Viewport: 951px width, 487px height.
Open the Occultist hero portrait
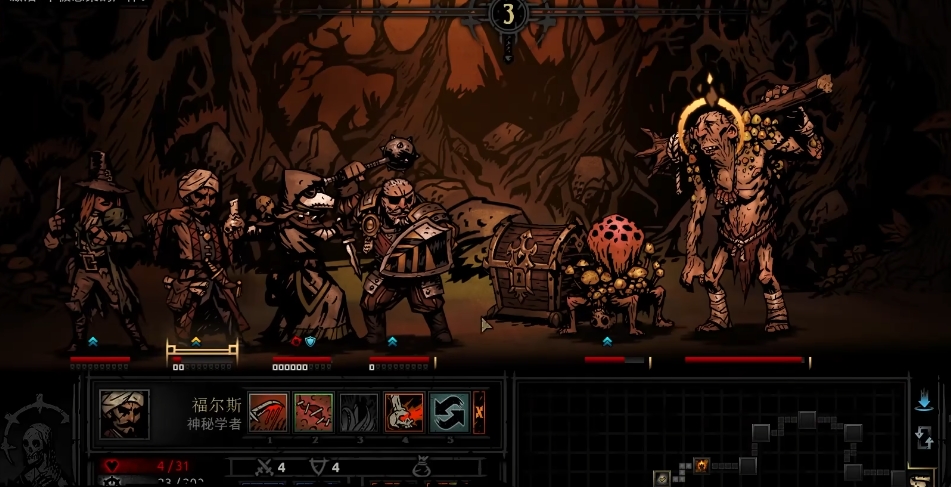point(125,414)
